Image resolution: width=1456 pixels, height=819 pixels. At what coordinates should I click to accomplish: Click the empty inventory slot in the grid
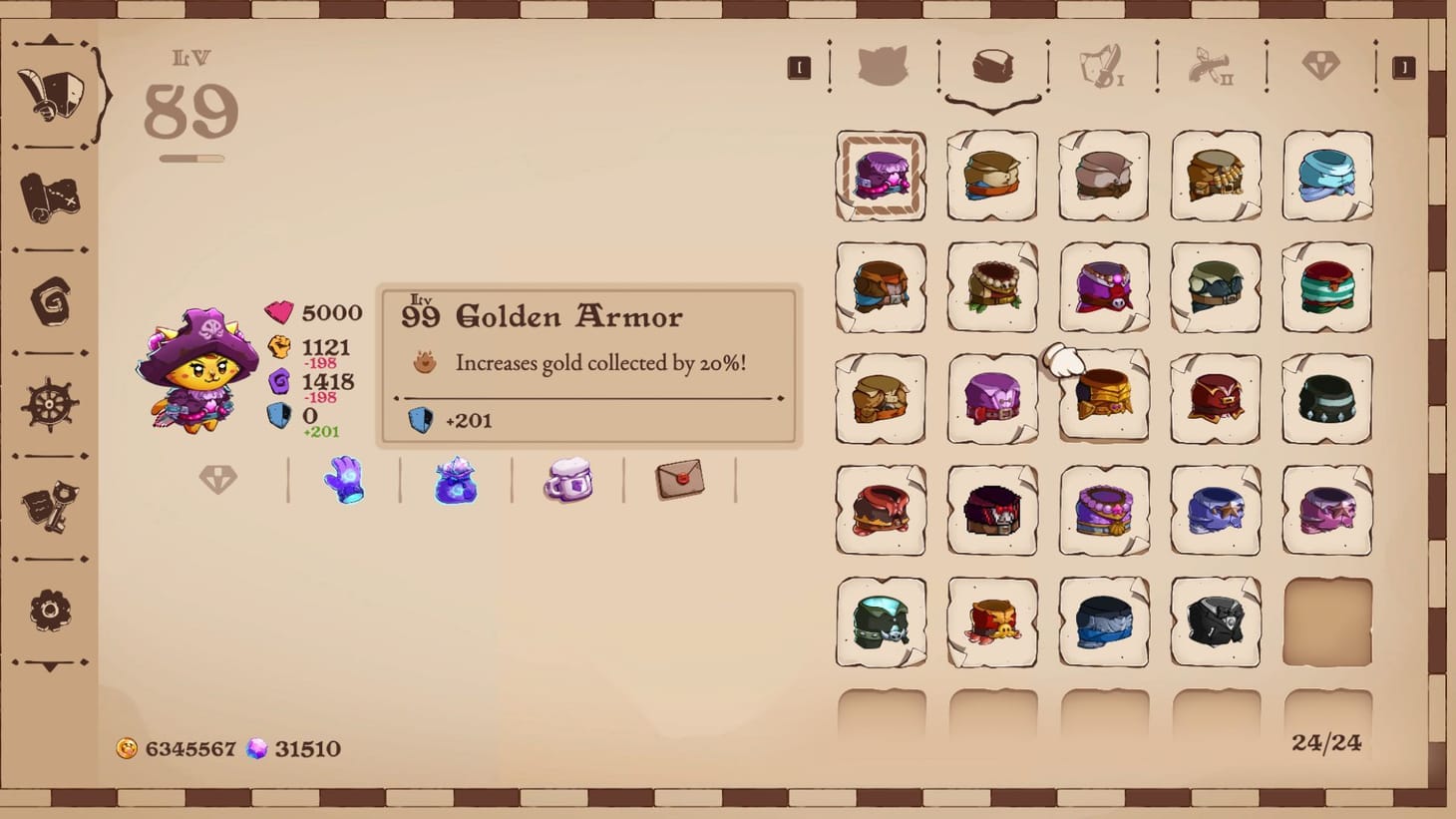coord(1327,622)
